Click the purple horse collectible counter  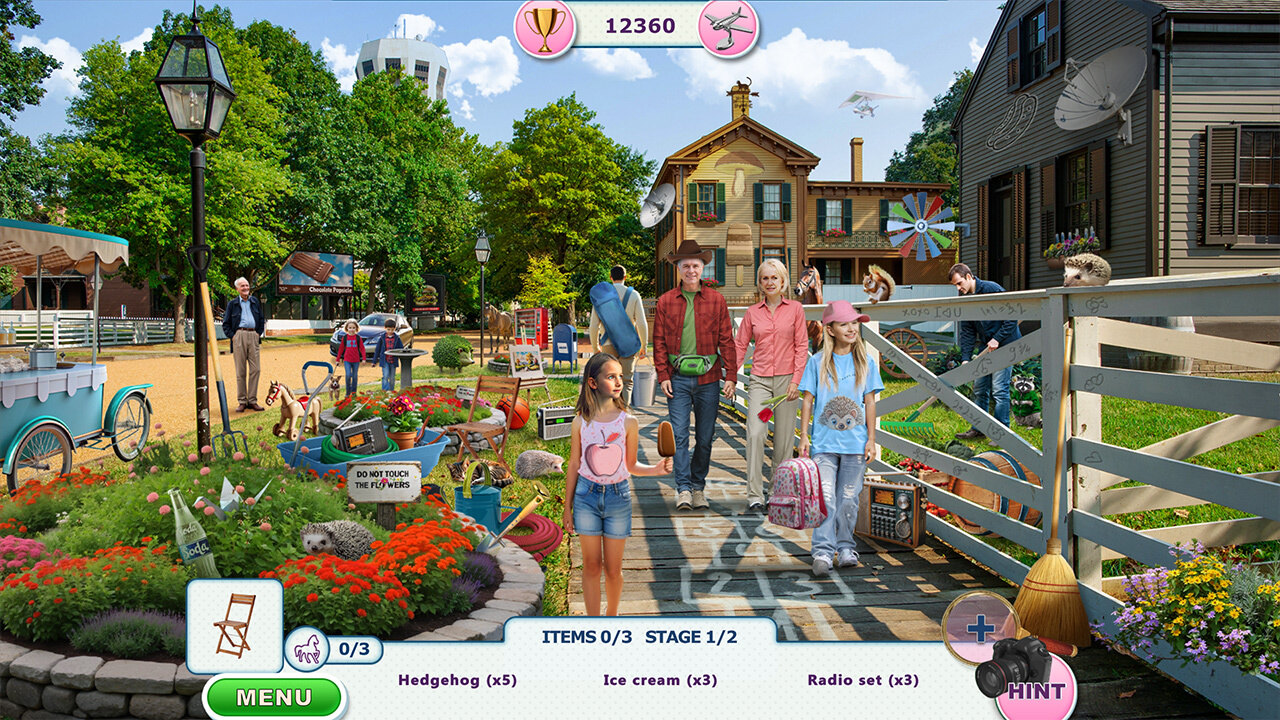click(x=308, y=648)
